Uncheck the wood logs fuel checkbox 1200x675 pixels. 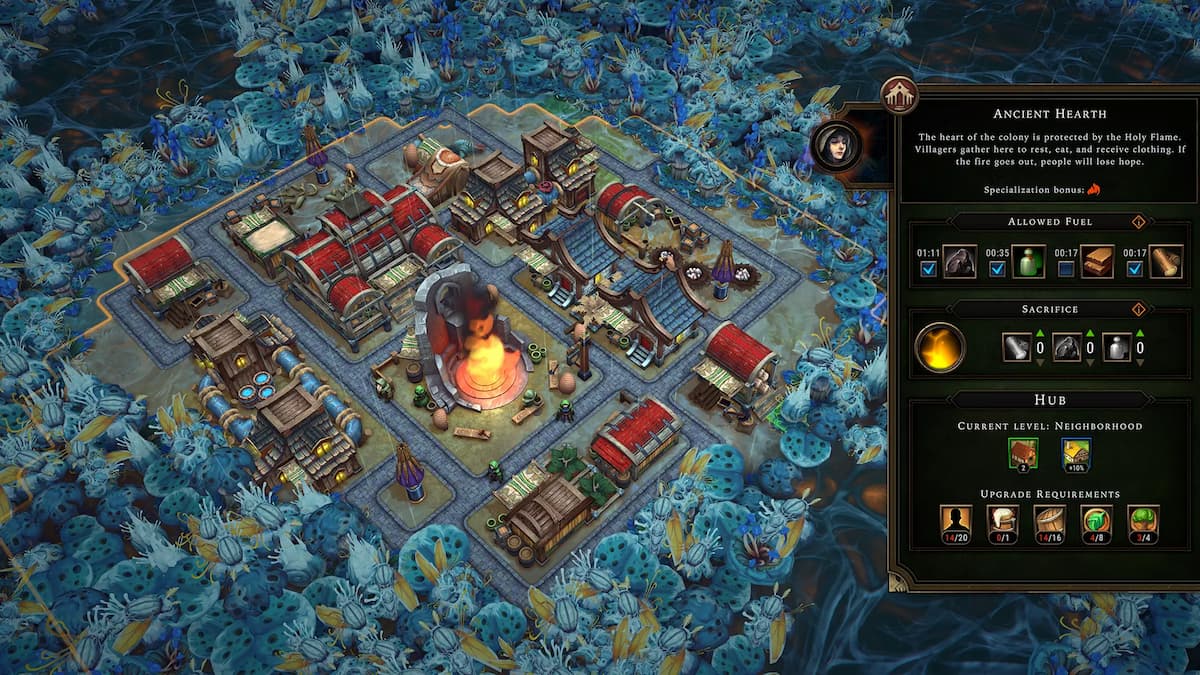[1134, 269]
